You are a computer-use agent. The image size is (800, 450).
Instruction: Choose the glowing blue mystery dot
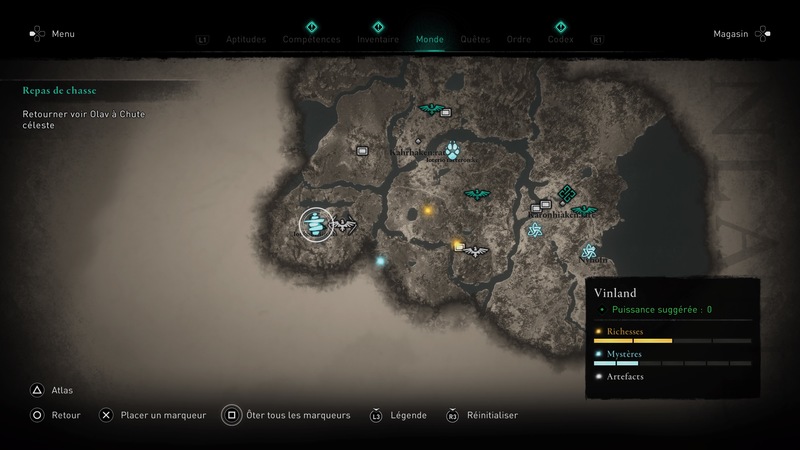click(x=380, y=262)
